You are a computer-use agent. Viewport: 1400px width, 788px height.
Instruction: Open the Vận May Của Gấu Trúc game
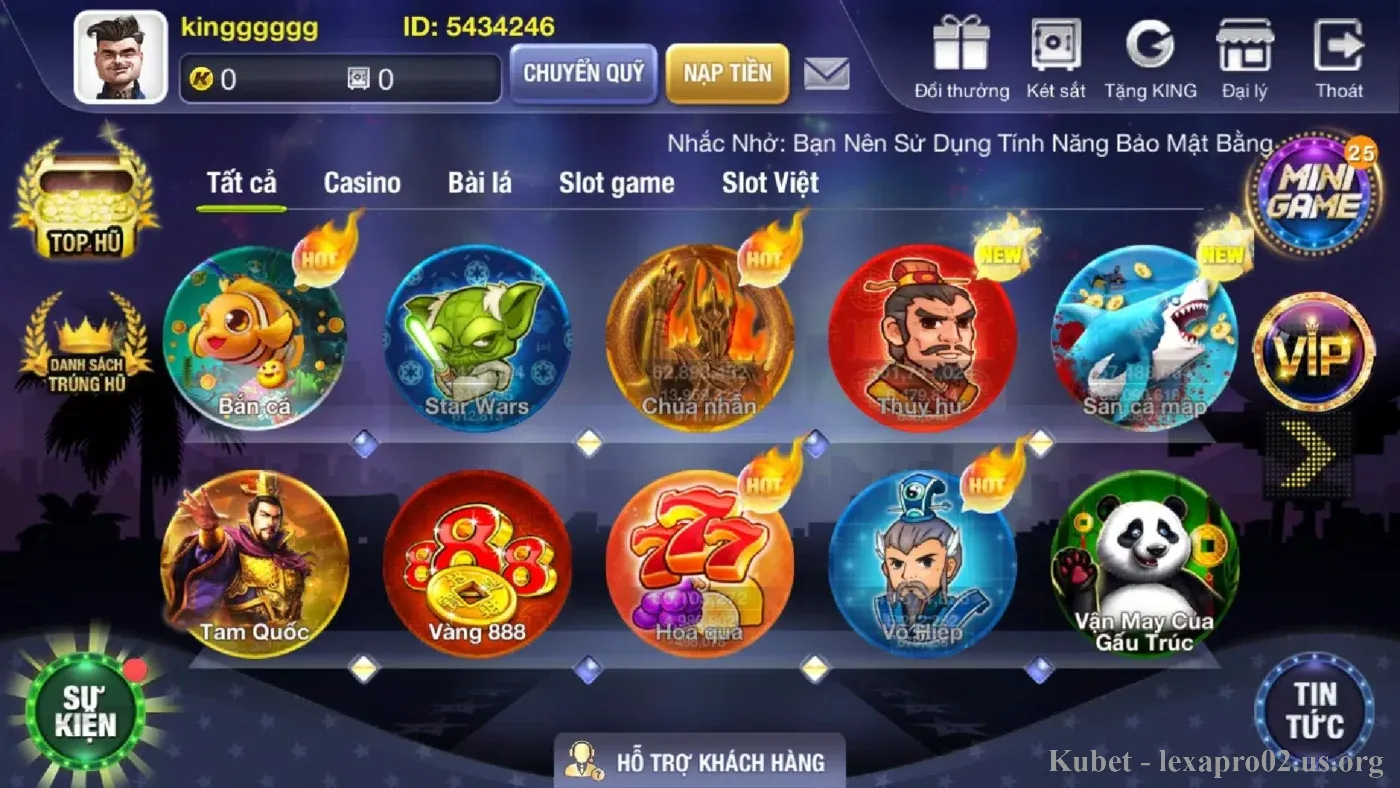pos(1144,563)
